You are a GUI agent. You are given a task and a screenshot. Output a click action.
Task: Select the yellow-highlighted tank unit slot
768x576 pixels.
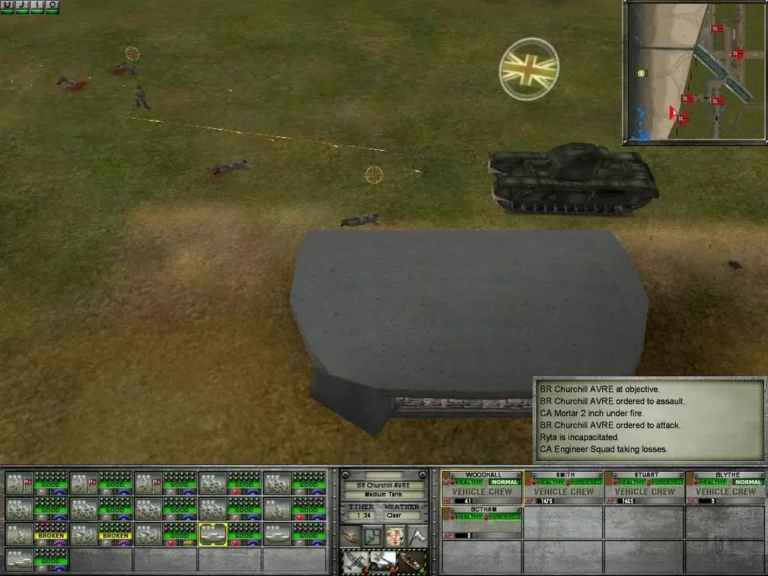click(213, 534)
